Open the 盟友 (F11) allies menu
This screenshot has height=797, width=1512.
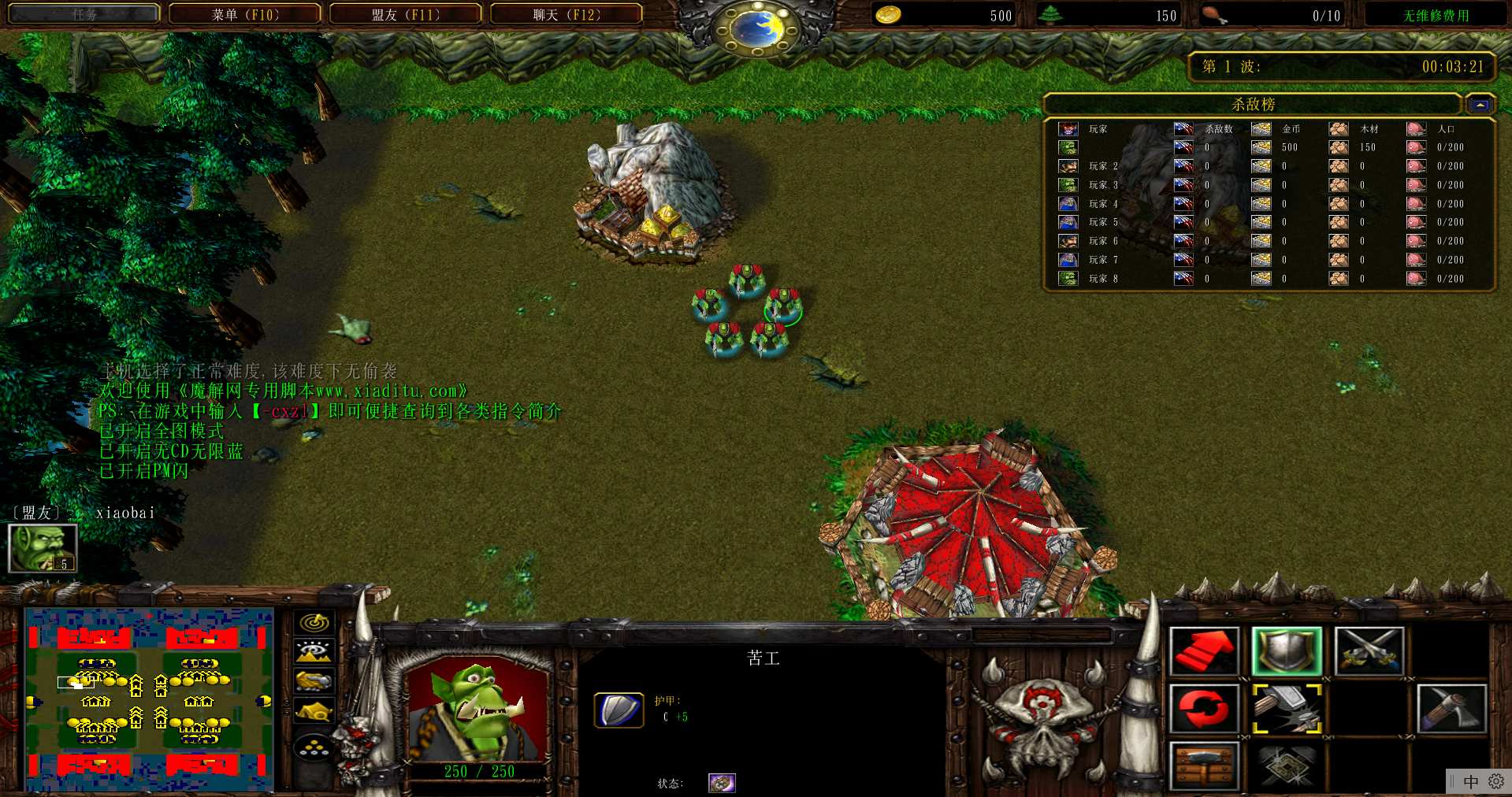click(x=405, y=14)
